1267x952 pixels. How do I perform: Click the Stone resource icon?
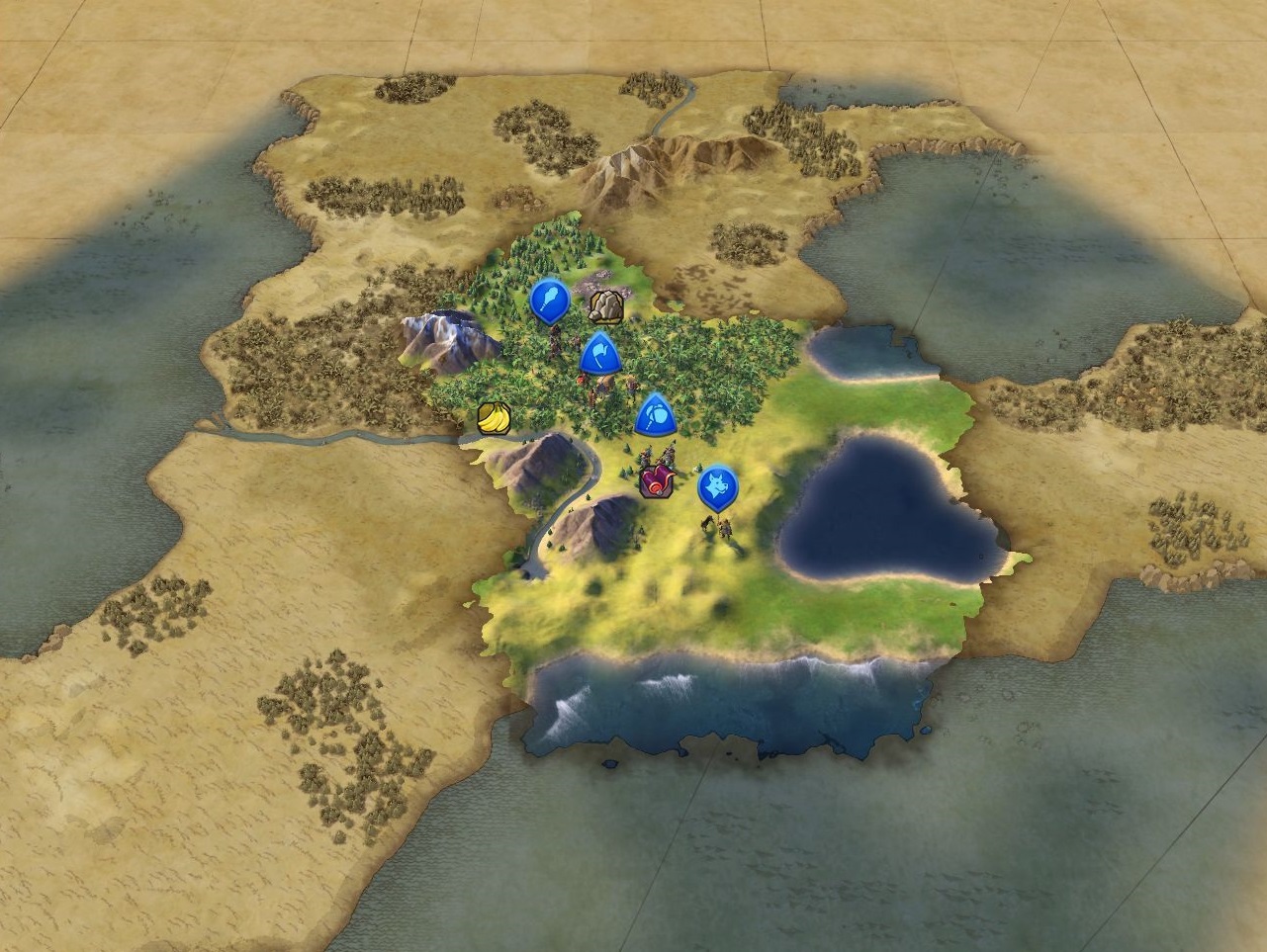(x=605, y=307)
